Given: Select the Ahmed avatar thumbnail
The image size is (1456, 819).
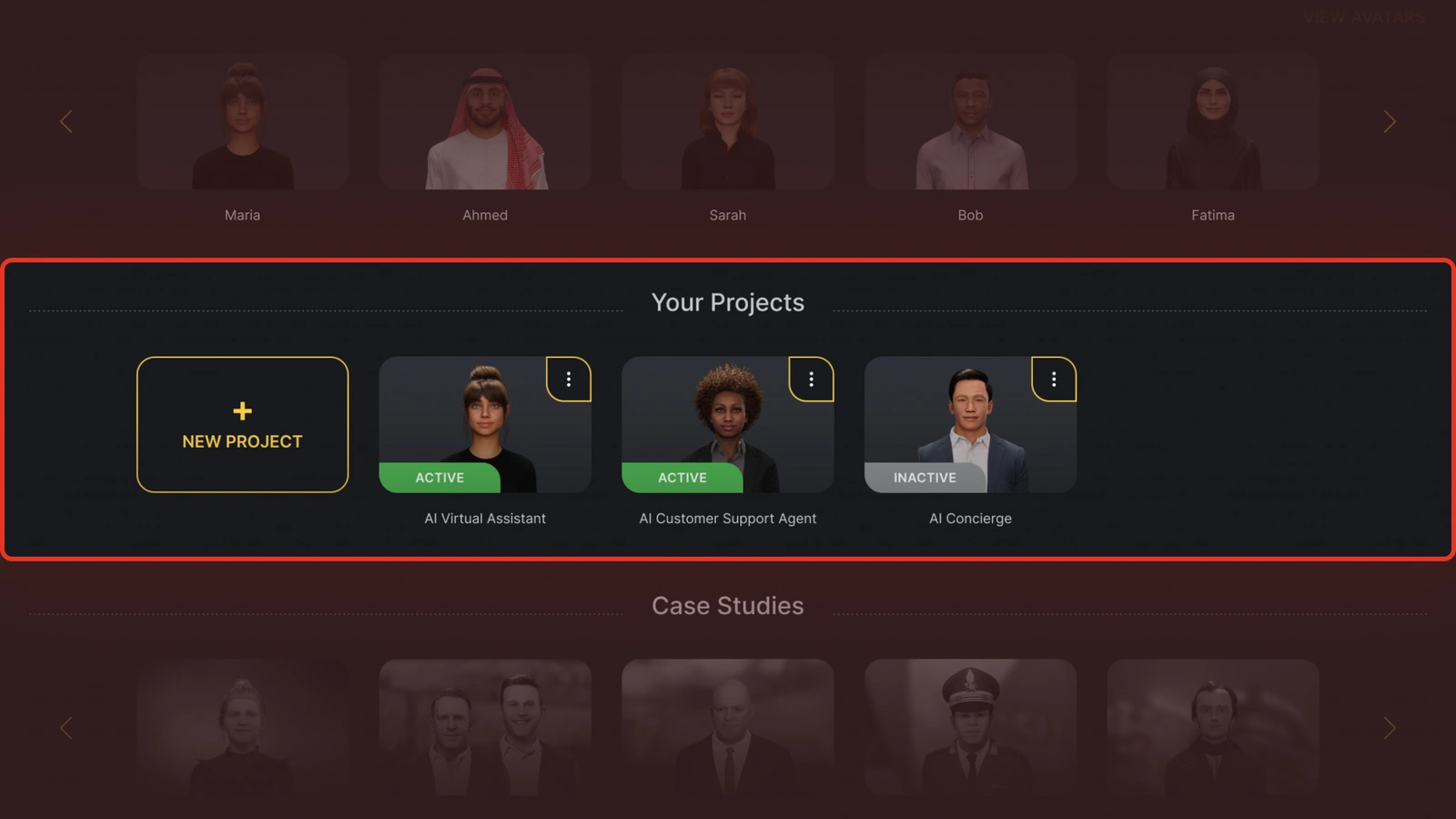Looking at the screenshot, I should [484, 123].
